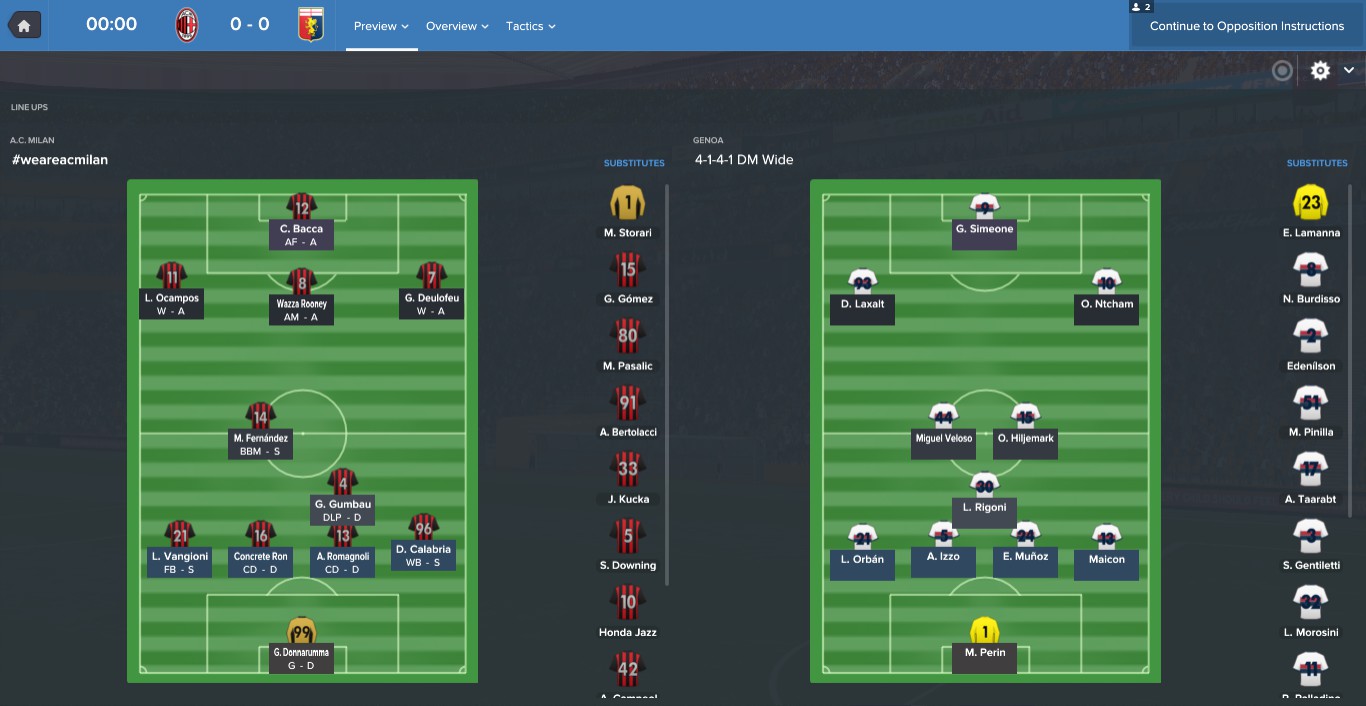Select Wazza Rooney in attacking midfield
Viewport: 1366px width, 706px height.
tap(301, 296)
